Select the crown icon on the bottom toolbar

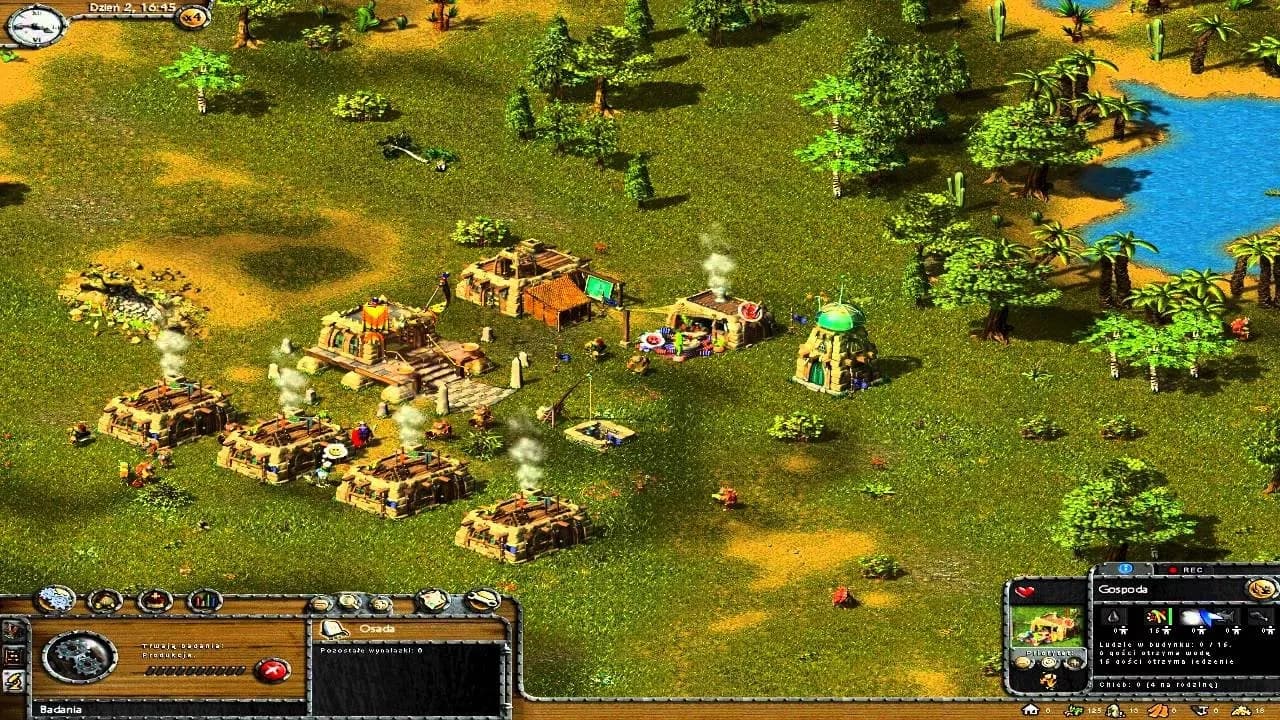tap(153, 598)
